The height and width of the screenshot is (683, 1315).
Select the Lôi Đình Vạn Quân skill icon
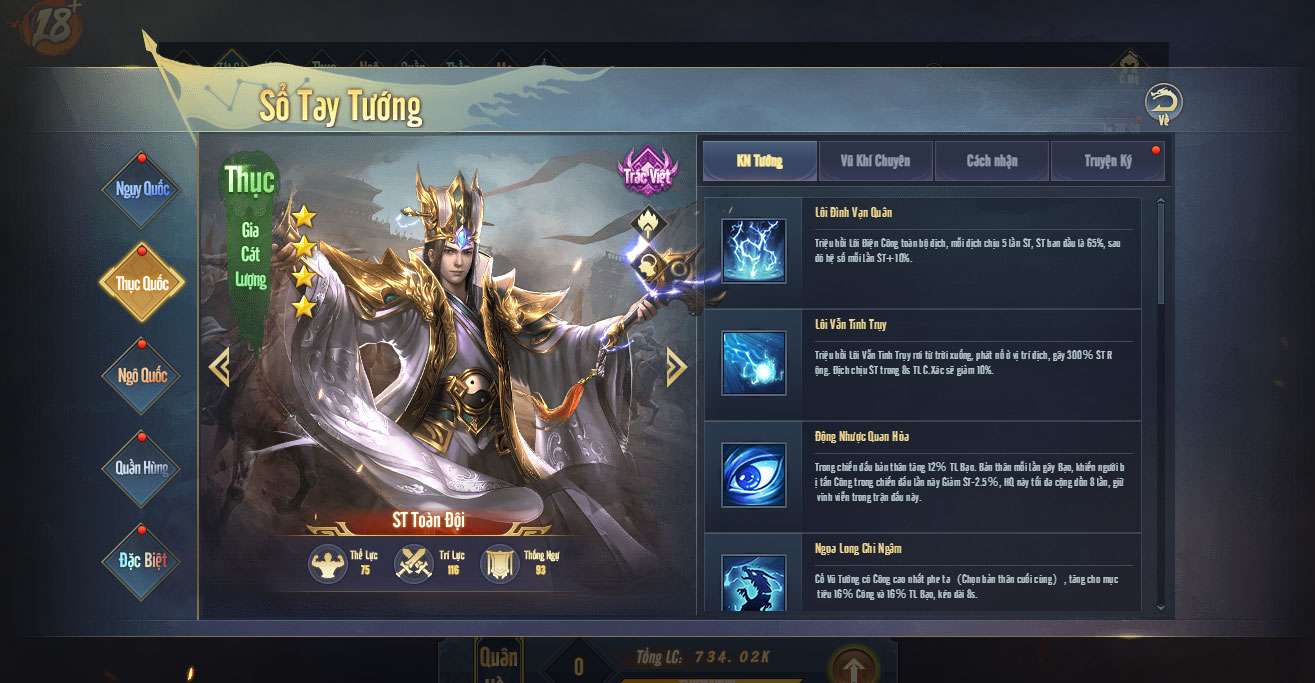tap(753, 251)
